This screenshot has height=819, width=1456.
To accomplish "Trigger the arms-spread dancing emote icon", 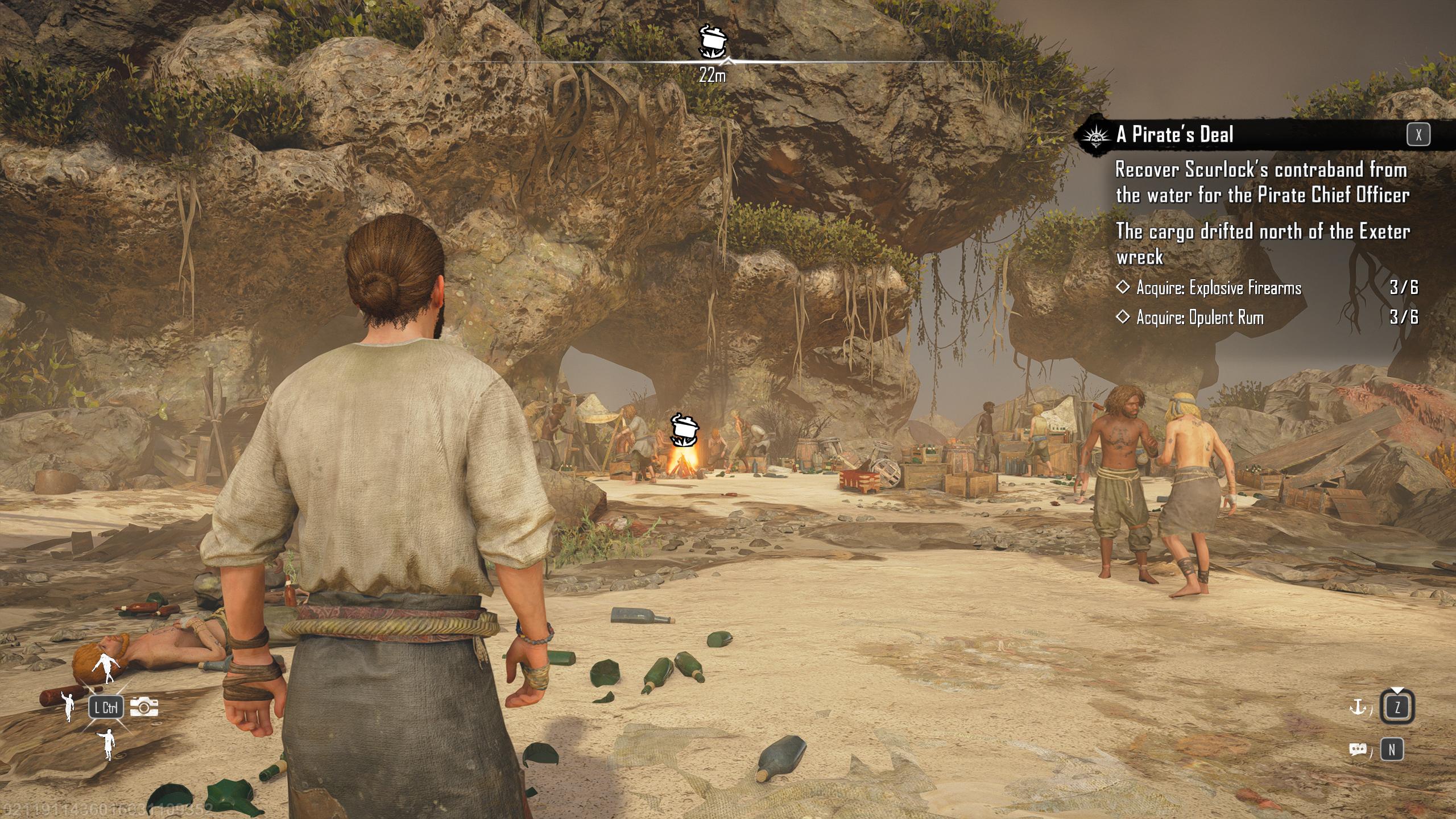I will (x=106, y=669).
